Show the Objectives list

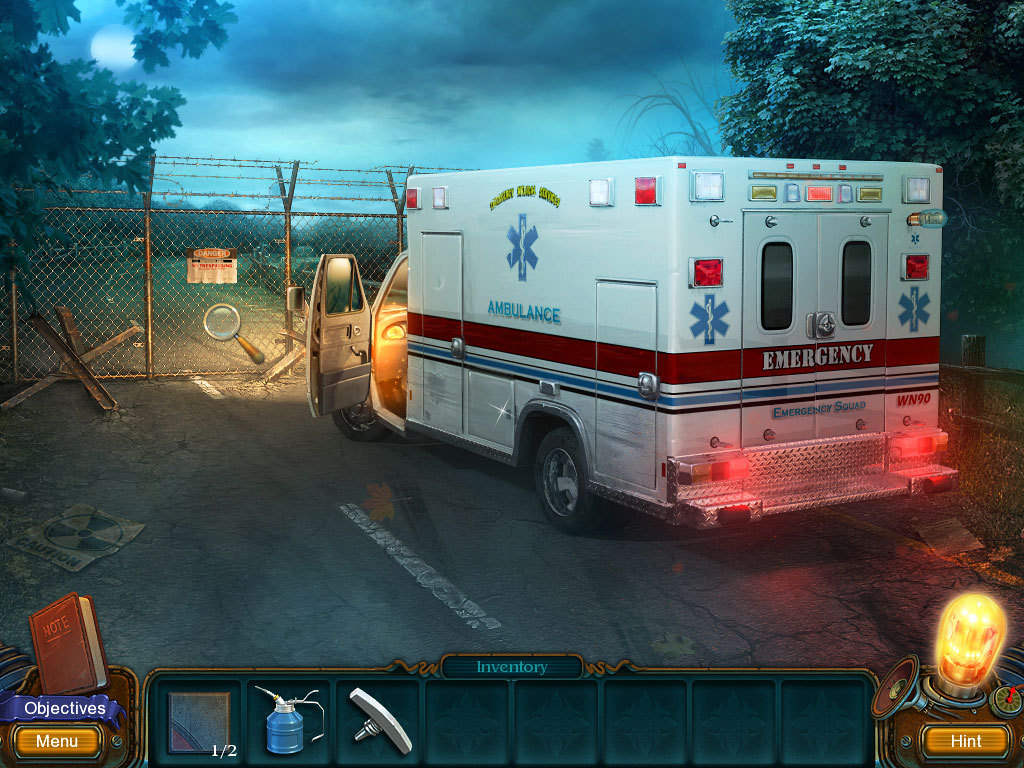click(64, 708)
